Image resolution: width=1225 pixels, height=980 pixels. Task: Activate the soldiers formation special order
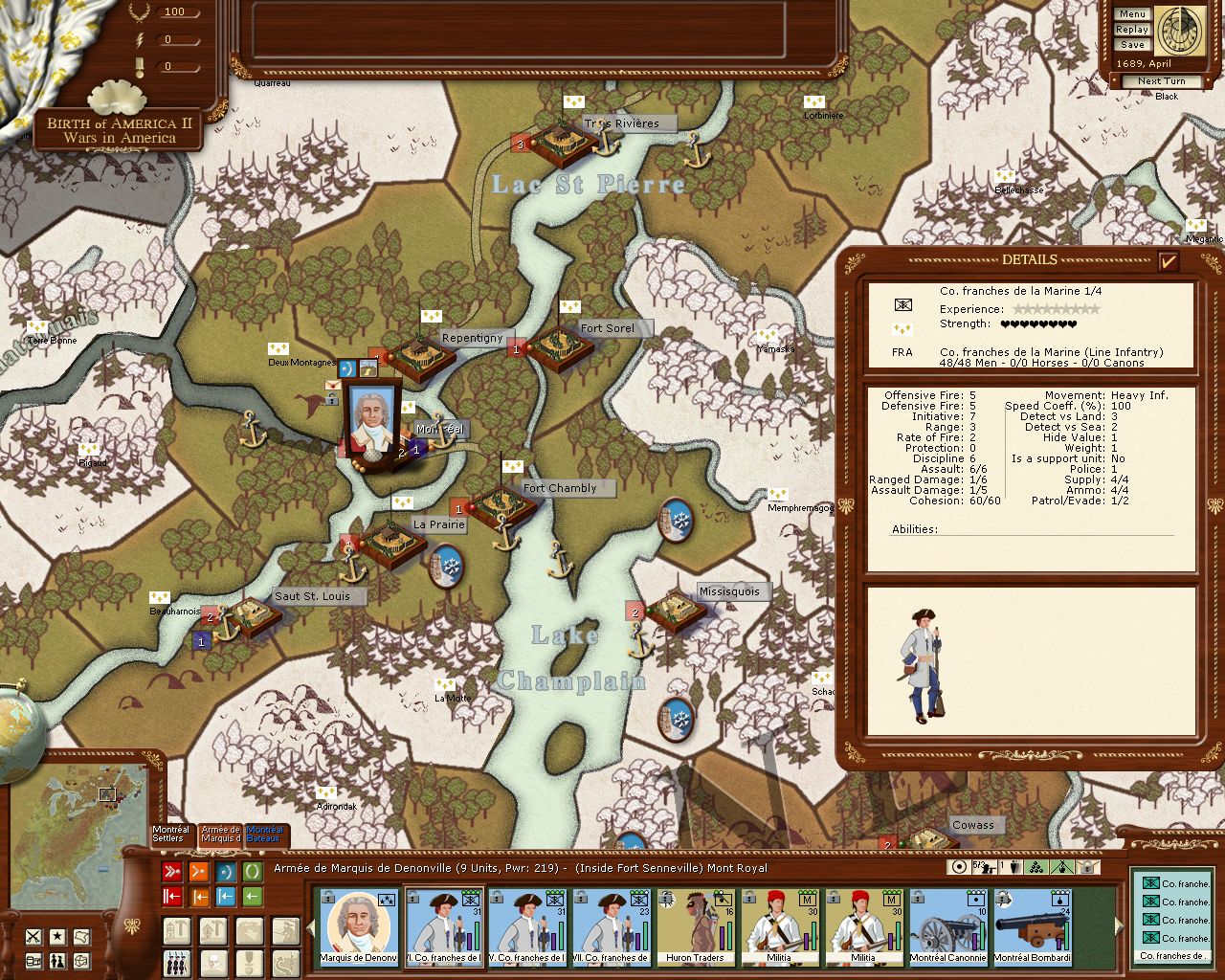(x=175, y=961)
